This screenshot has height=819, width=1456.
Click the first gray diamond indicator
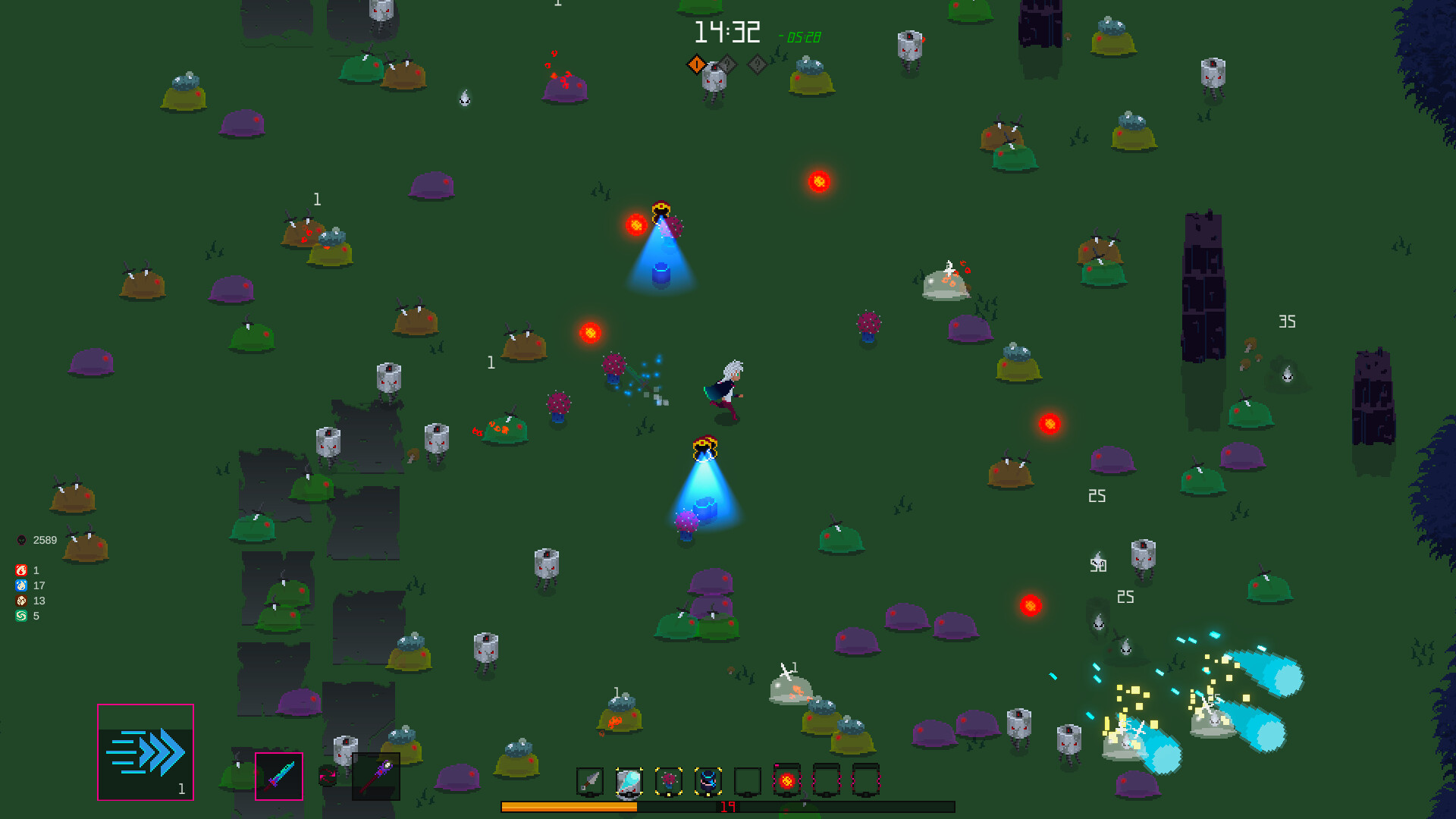(x=726, y=64)
